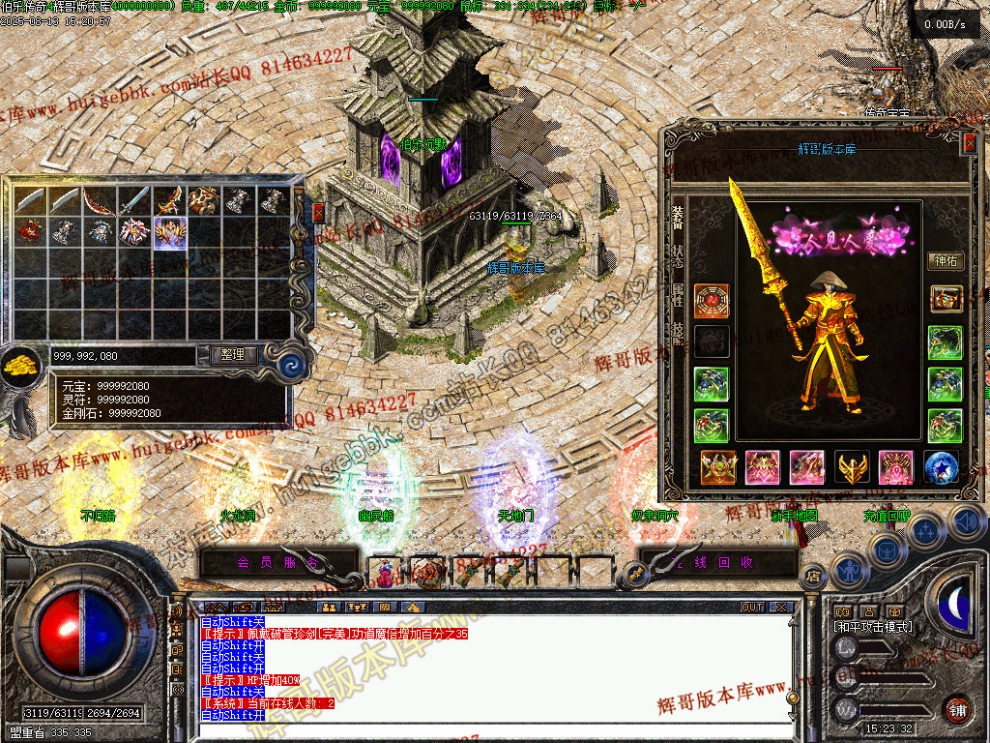Screen dimensions: 990x743
Task: Click the OUT button above the chat
Action: pyautogui.click(x=752, y=607)
